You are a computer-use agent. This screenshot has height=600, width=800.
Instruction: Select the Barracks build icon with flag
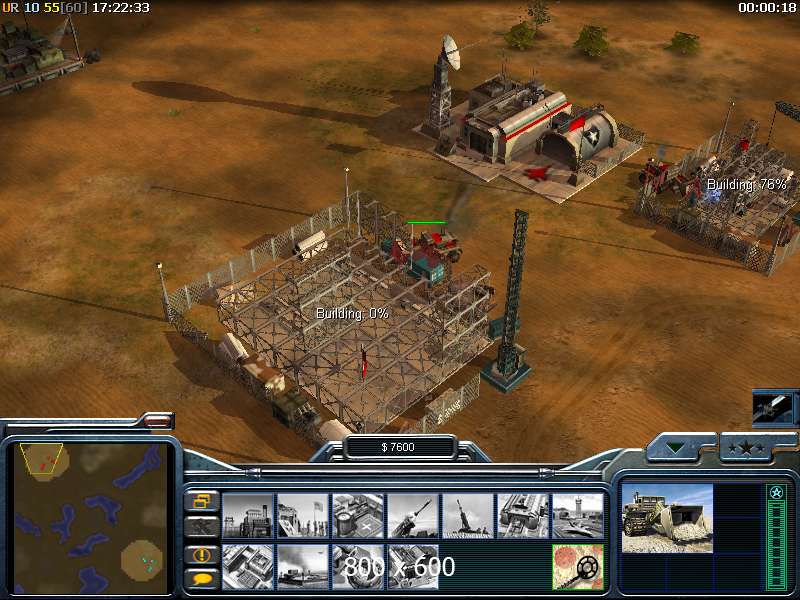pos(303,515)
